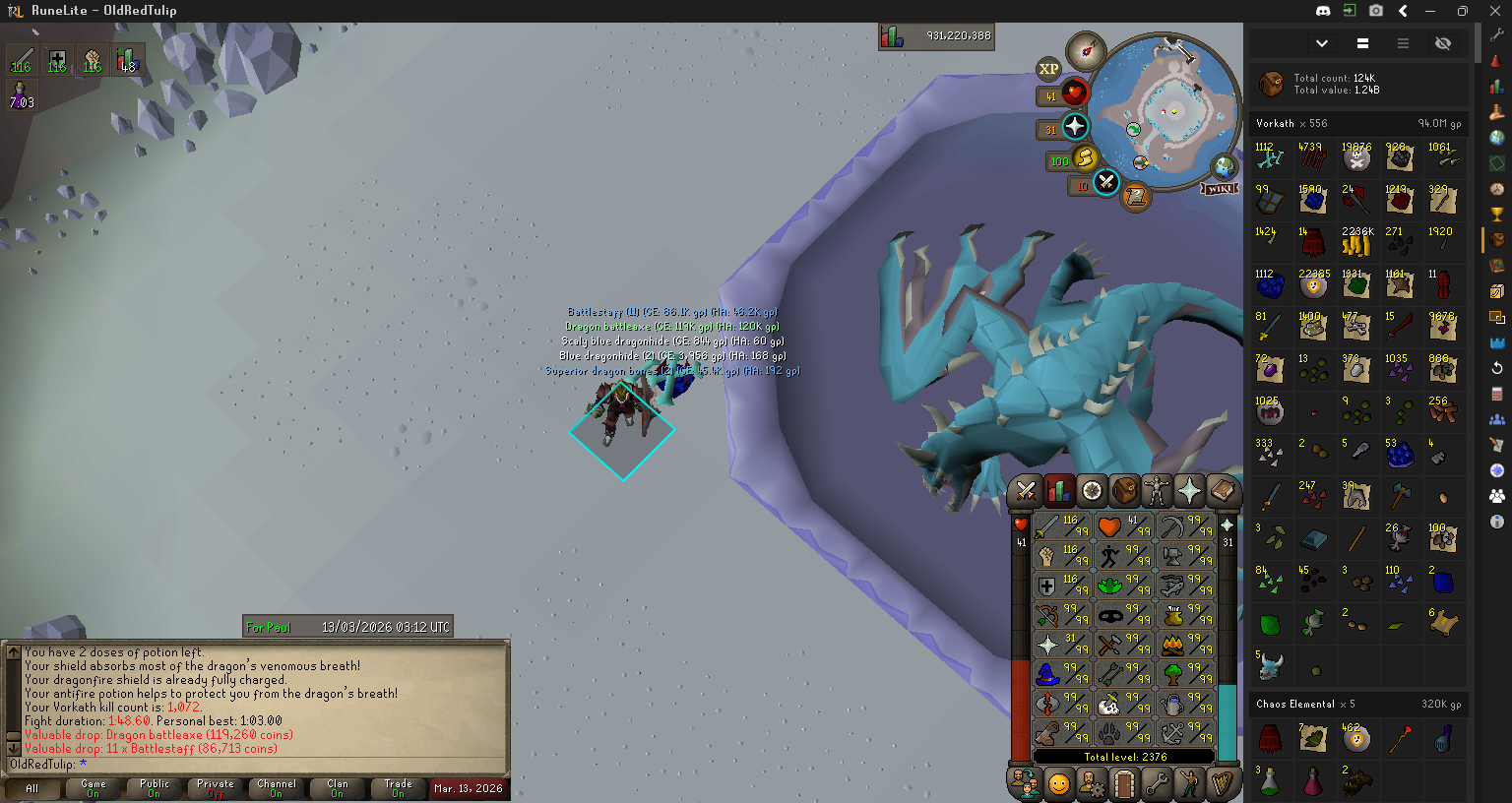This screenshot has height=803, width=1512.
Task: Click the Wiki banner button
Action: (1220, 188)
